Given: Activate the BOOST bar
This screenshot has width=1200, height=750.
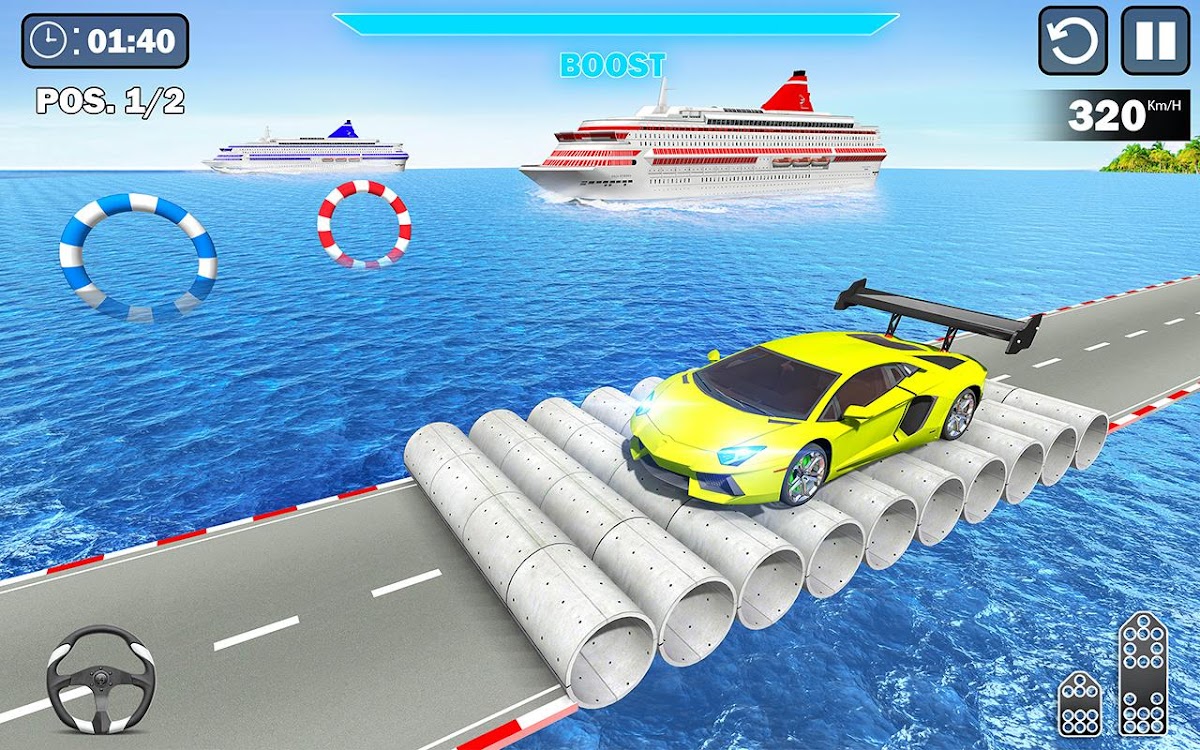Looking at the screenshot, I should coord(615,25).
